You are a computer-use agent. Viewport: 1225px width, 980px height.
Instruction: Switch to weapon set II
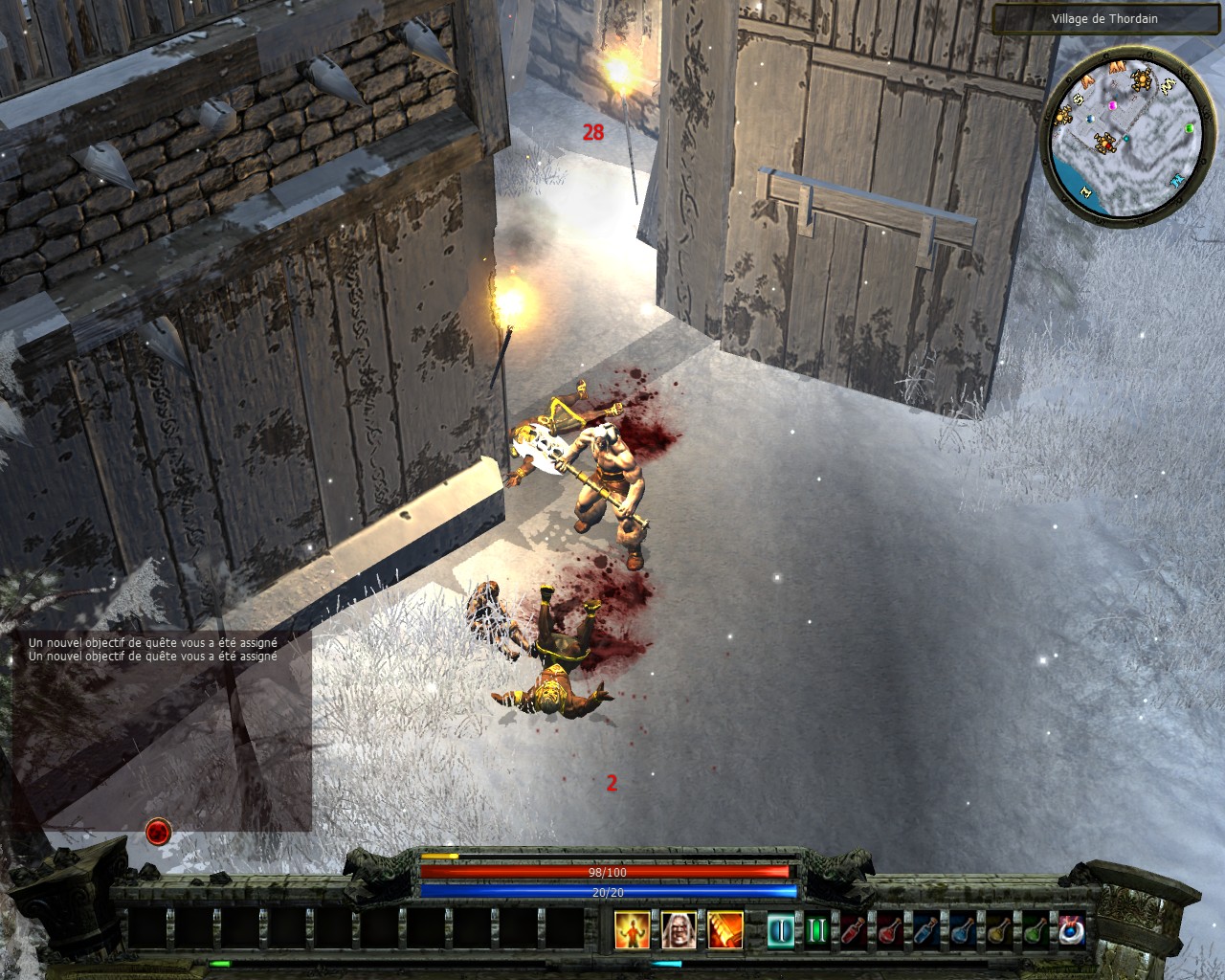pos(816,930)
